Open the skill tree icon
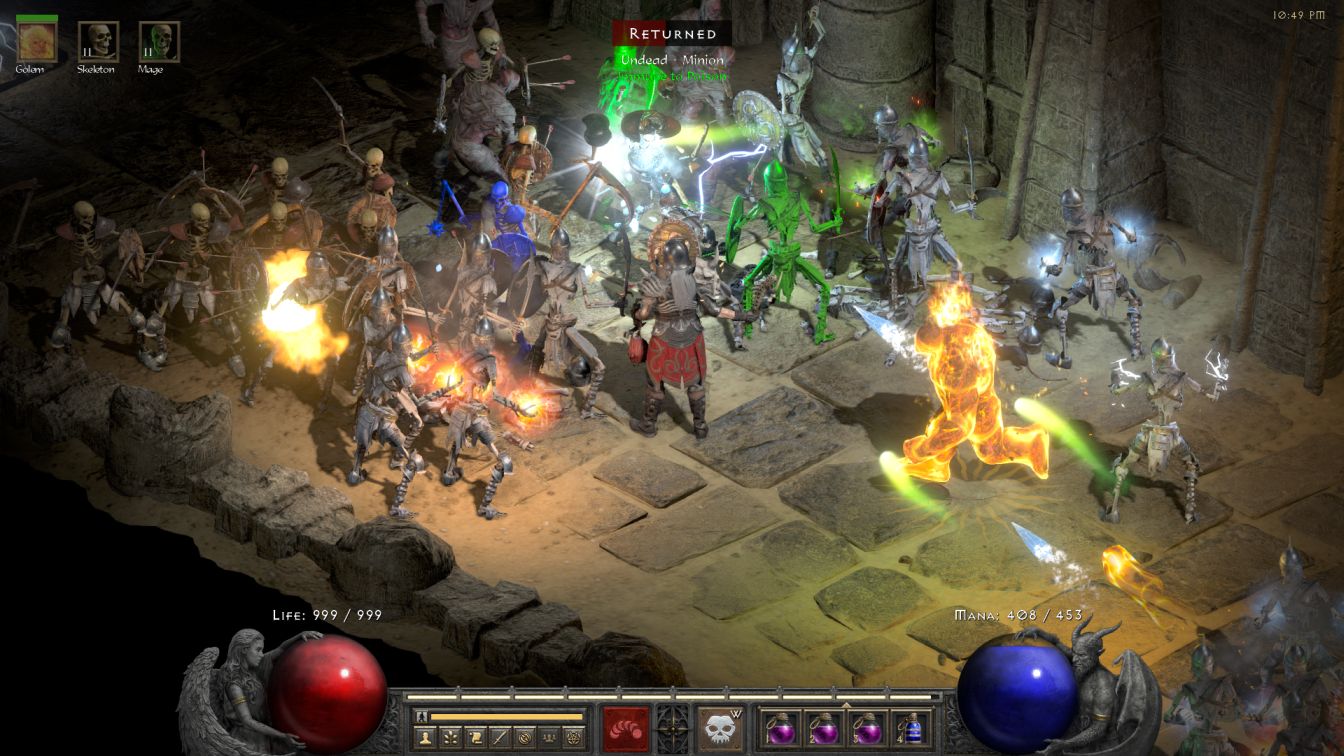This screenshot has width=1344, height=756. [449, 737]
